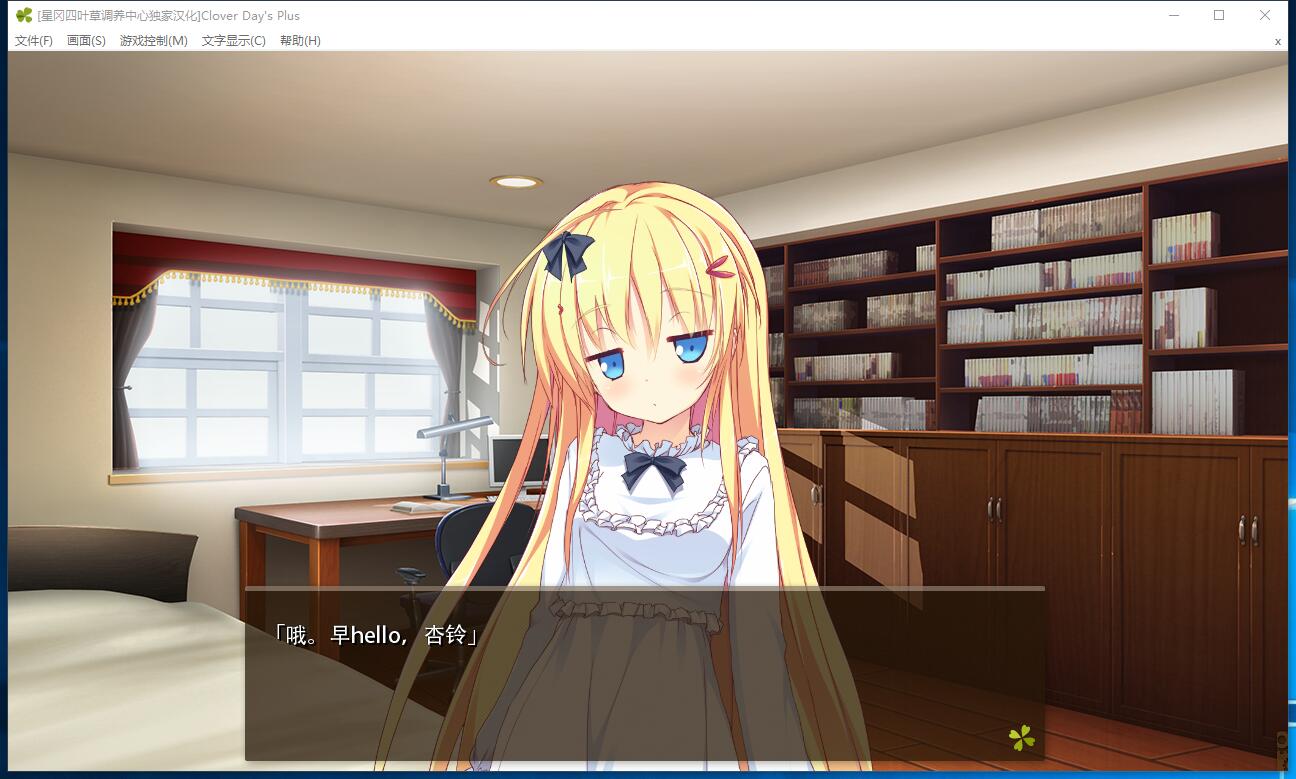Advance the dialogue via the clover icon
This screenshot has width=1296, height=779.
pos(1021,739)
